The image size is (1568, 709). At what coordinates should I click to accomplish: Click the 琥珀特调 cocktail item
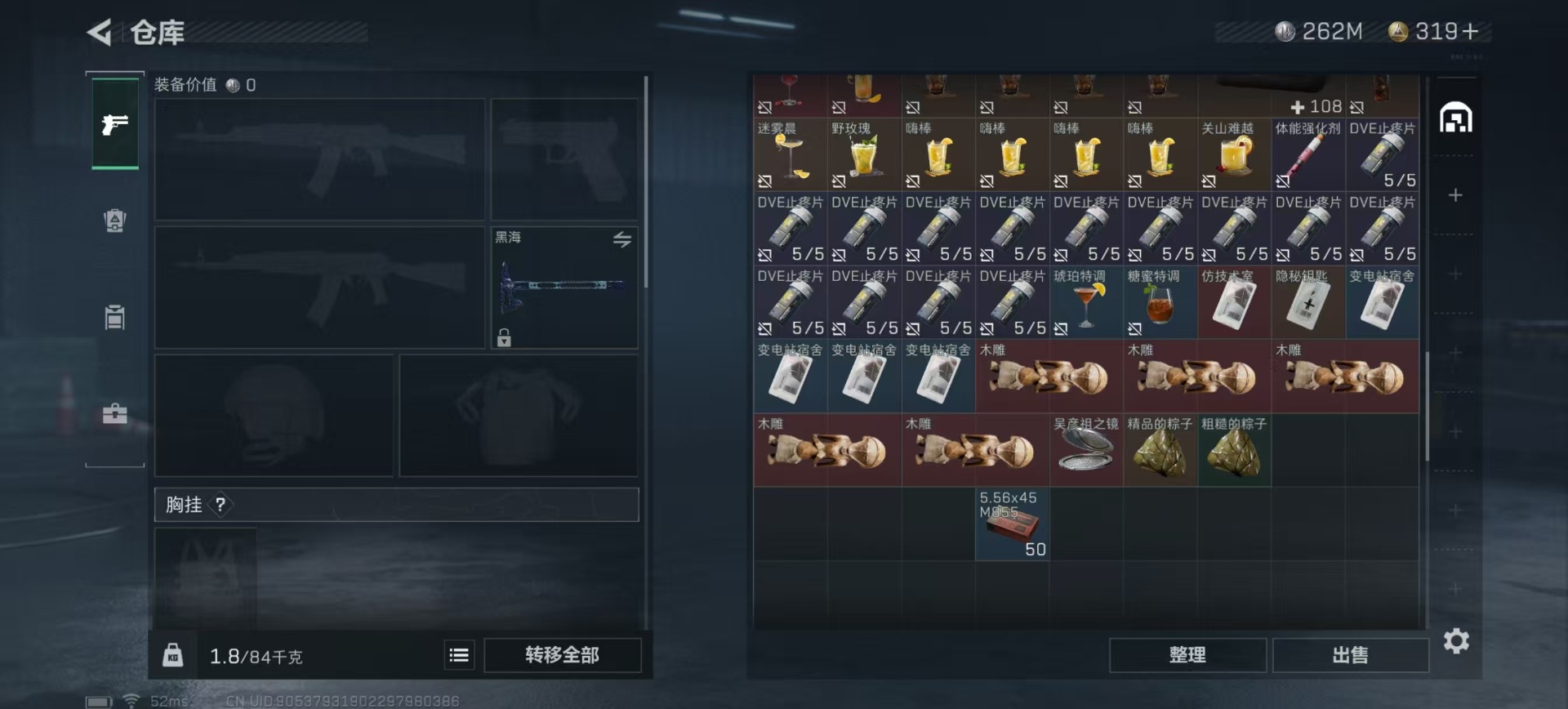1085,302
